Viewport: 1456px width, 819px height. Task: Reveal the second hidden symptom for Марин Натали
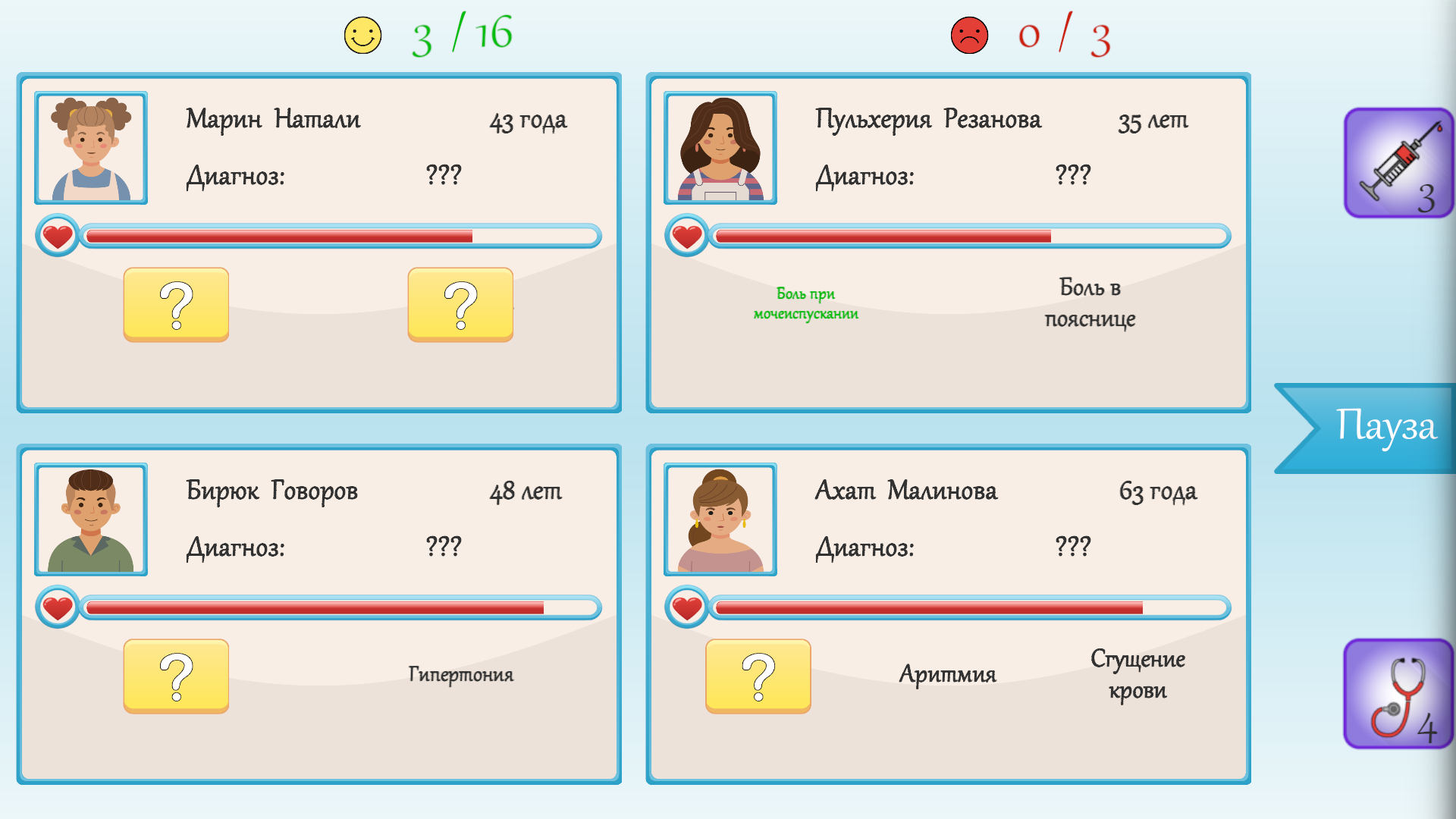coord(460,305)
